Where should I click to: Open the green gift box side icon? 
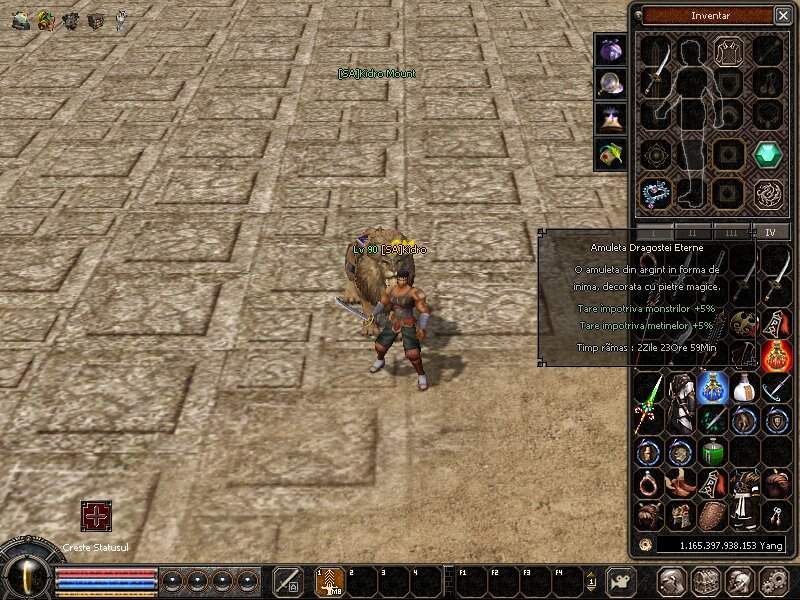(x=611, y=153)
